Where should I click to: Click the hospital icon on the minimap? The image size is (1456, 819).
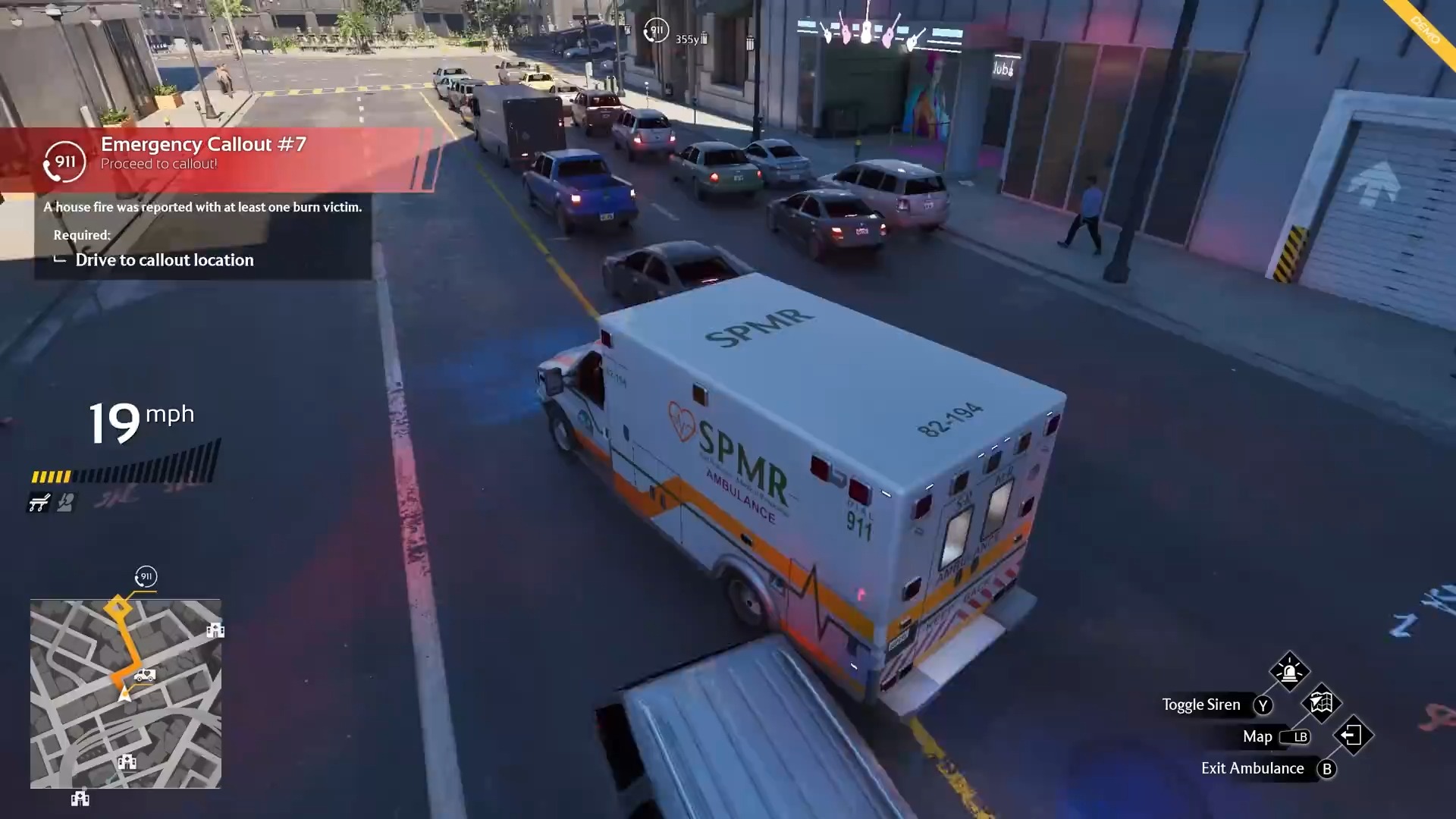215,629
